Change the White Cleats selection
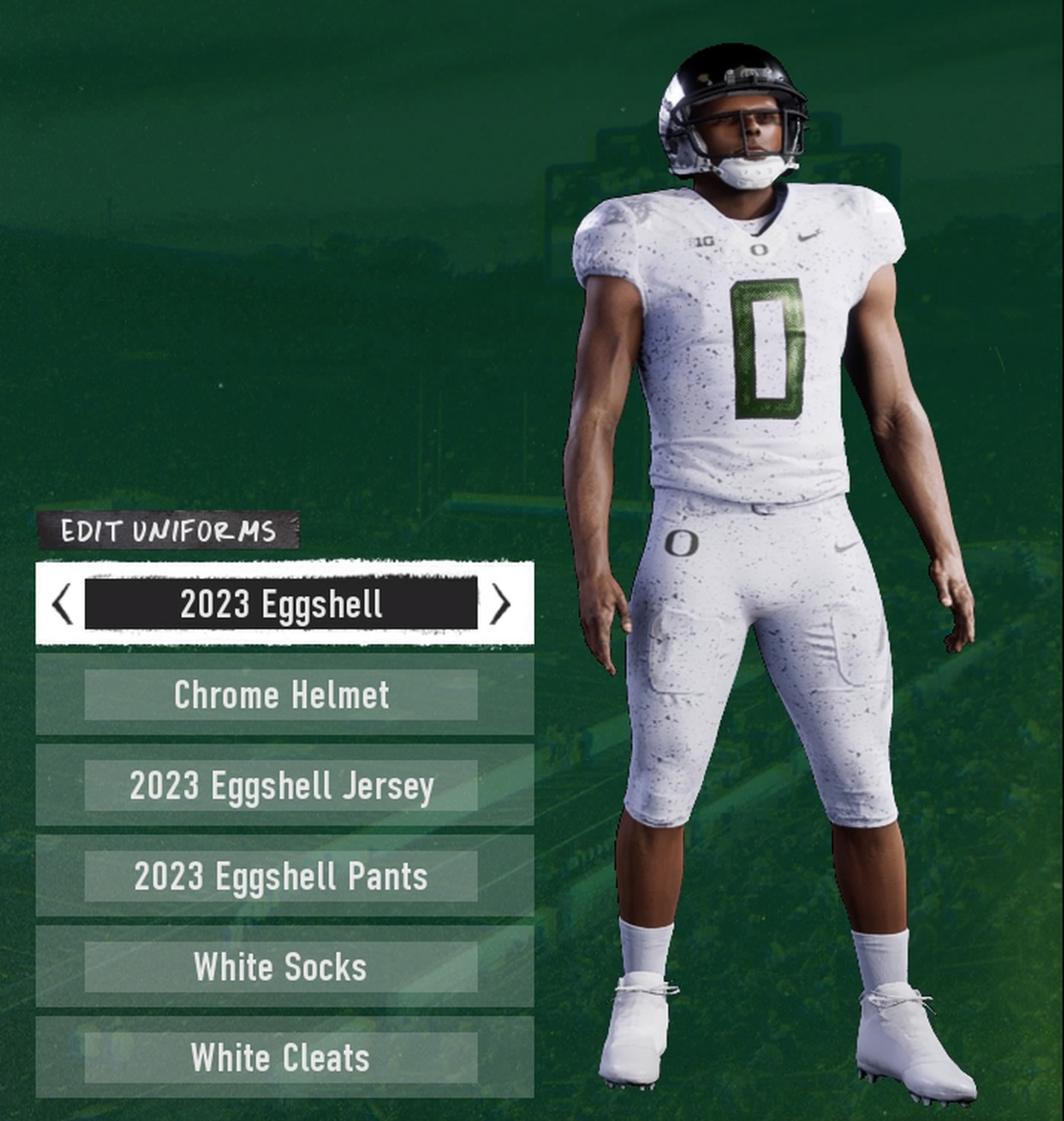 (x=281, y=1058)
